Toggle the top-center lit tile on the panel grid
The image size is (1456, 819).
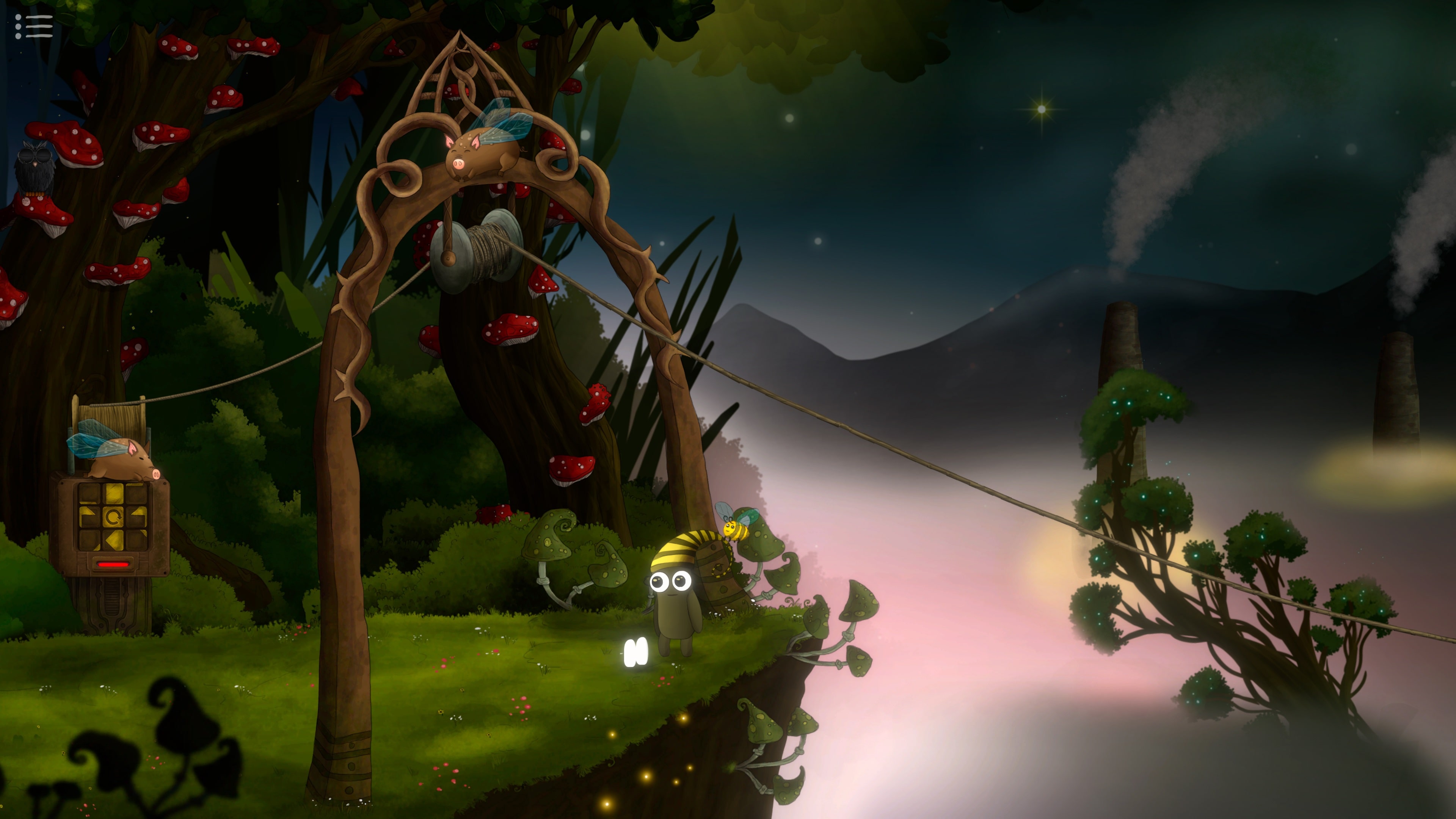tap(114, 493)
